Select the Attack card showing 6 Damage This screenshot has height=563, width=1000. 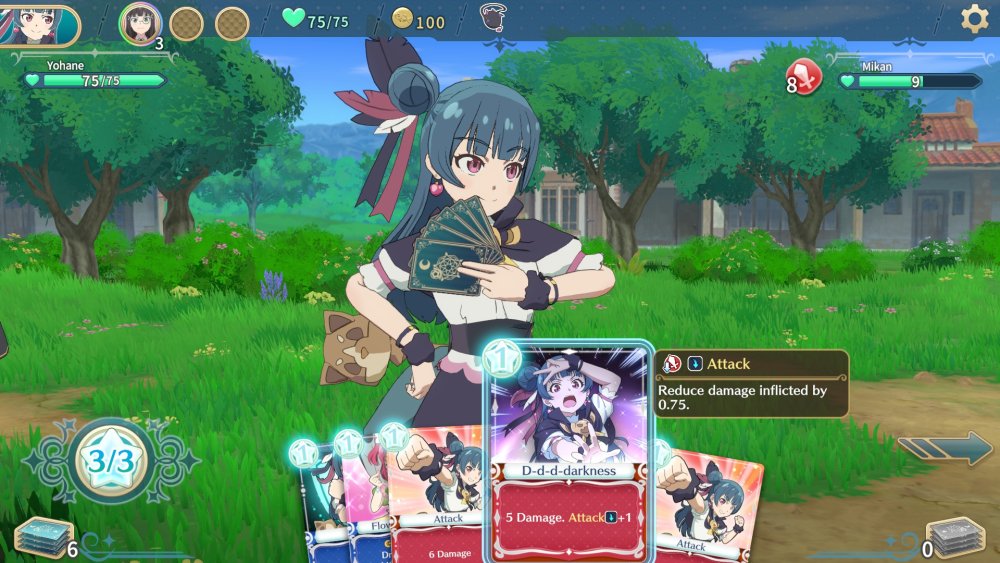click(x=435, y=500)
